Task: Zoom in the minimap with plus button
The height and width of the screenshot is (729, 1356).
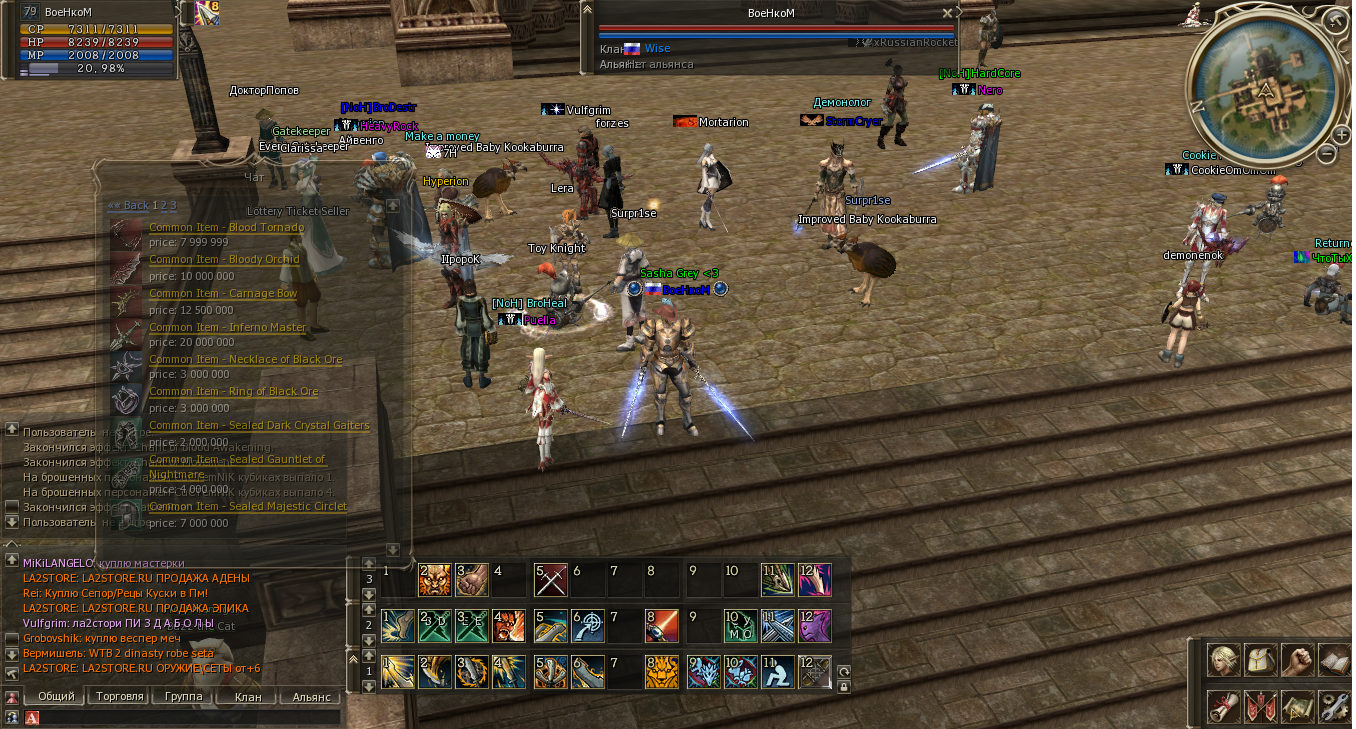Action: (x=1340, y=133)
